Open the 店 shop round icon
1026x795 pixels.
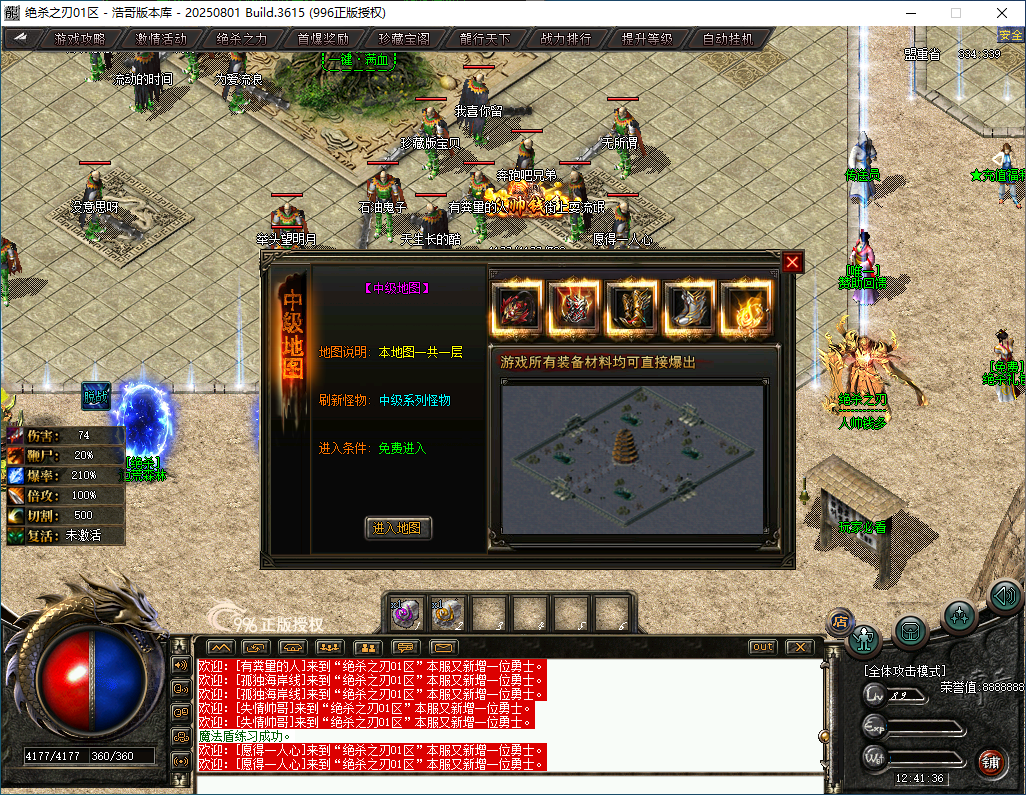click(x=839, y=622)
